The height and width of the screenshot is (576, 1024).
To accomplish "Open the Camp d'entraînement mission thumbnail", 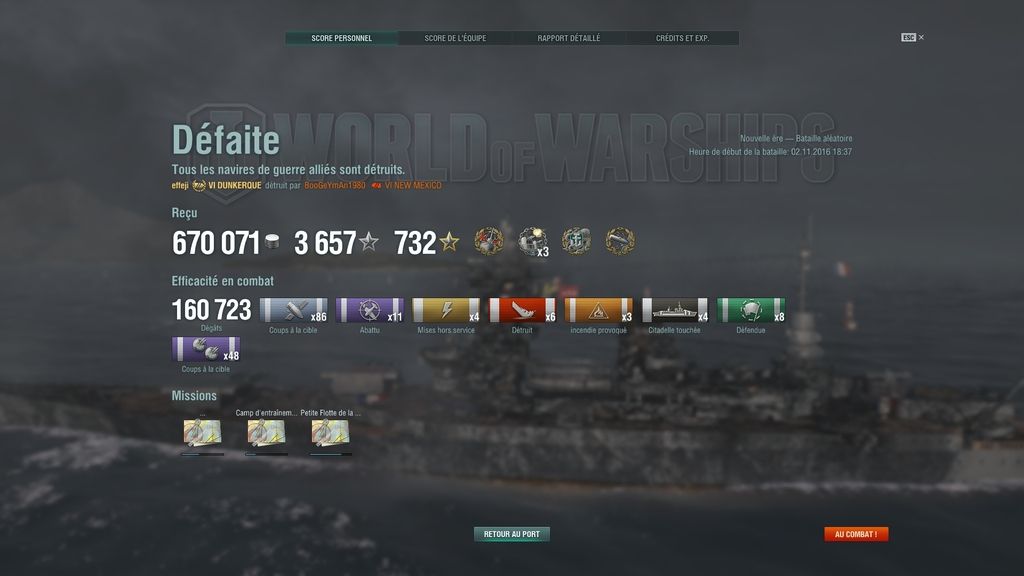I will [x=266, y=433].
